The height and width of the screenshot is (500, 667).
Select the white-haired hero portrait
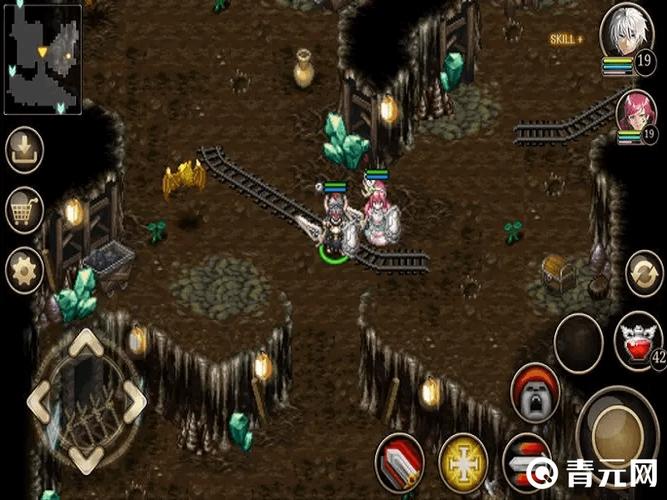tap(628, 33)
